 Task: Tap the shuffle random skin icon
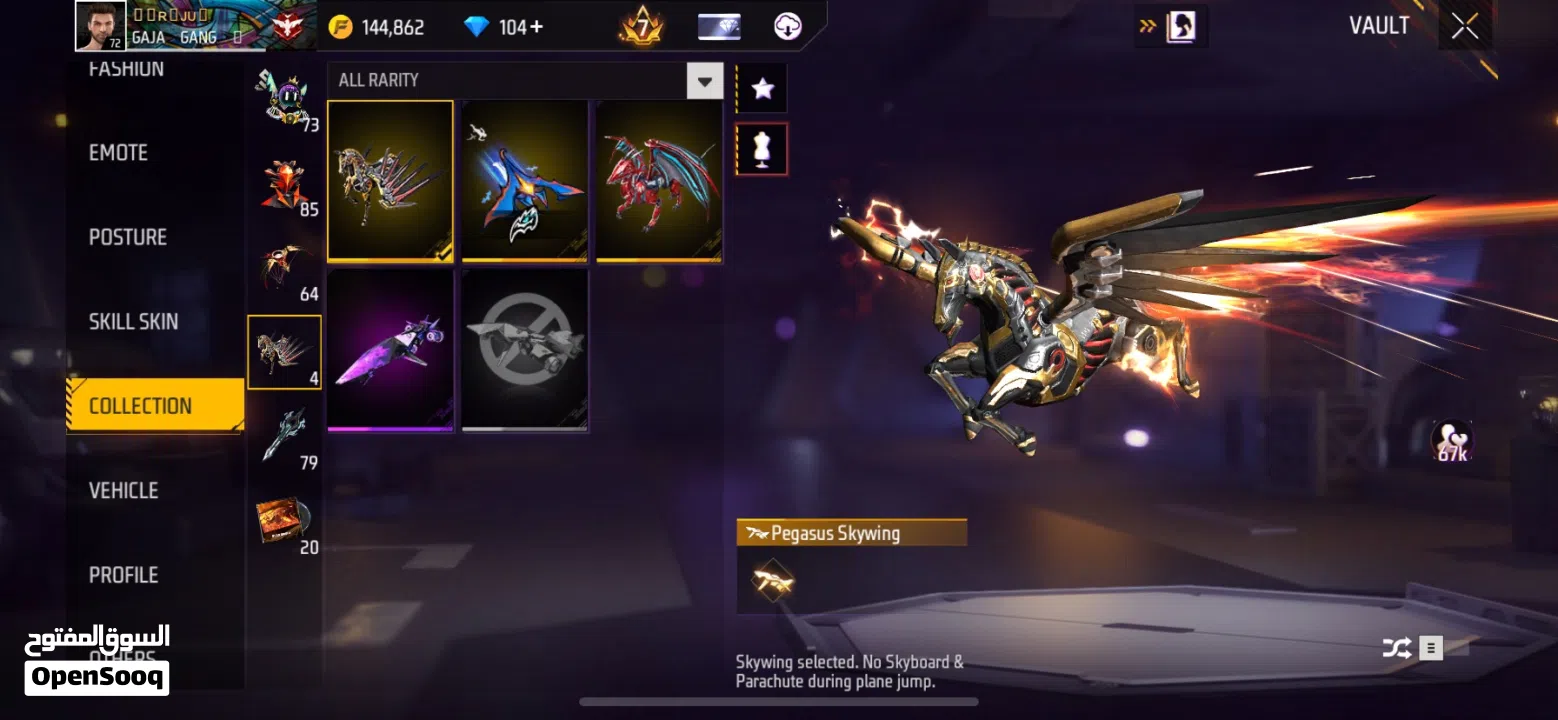pyautogui.click(x=1396, y=648)
